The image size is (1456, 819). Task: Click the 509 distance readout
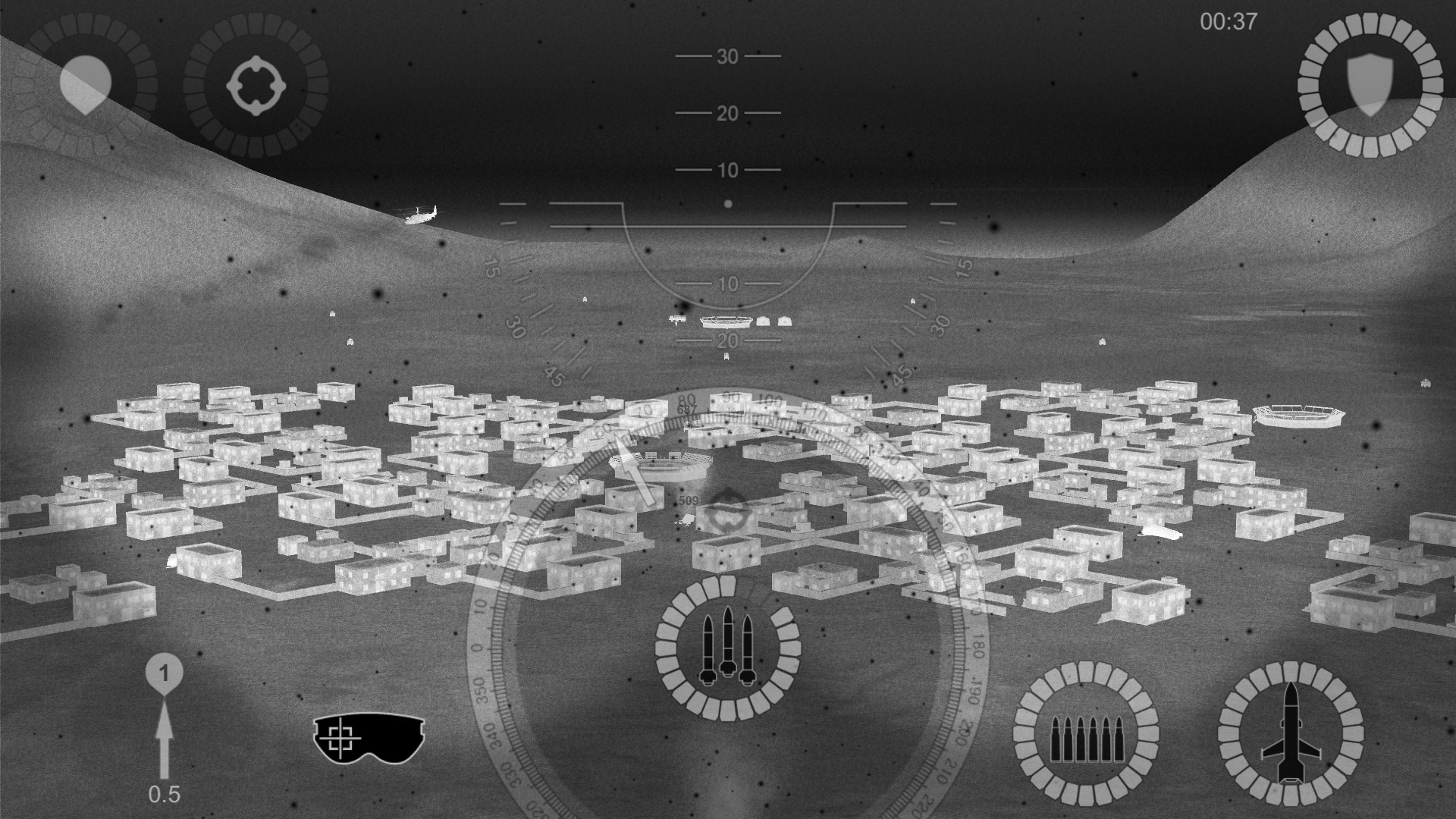tap(687, 501)
